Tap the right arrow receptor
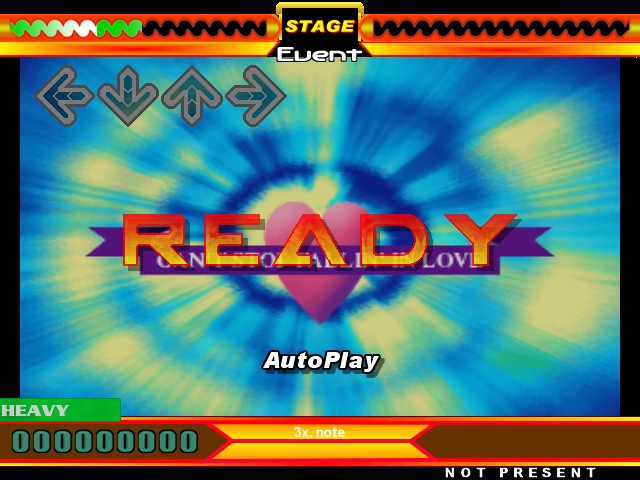 click(256, 96)
